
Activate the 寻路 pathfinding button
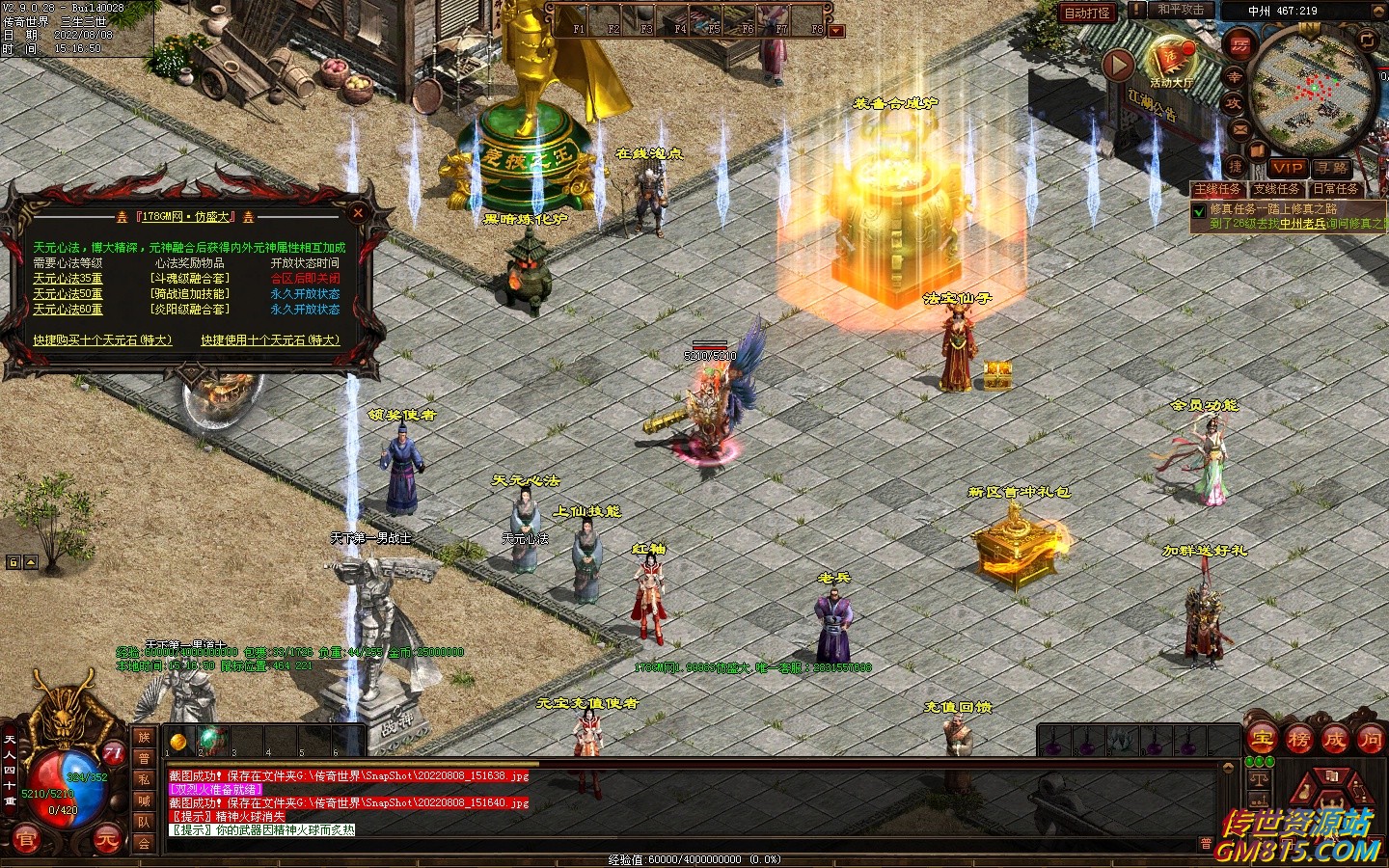coord(1332,168)
